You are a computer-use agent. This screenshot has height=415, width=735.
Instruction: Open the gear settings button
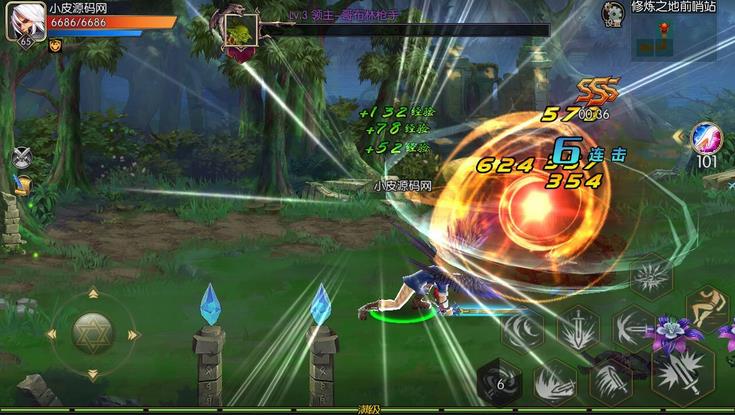click(x=614, y=11)
